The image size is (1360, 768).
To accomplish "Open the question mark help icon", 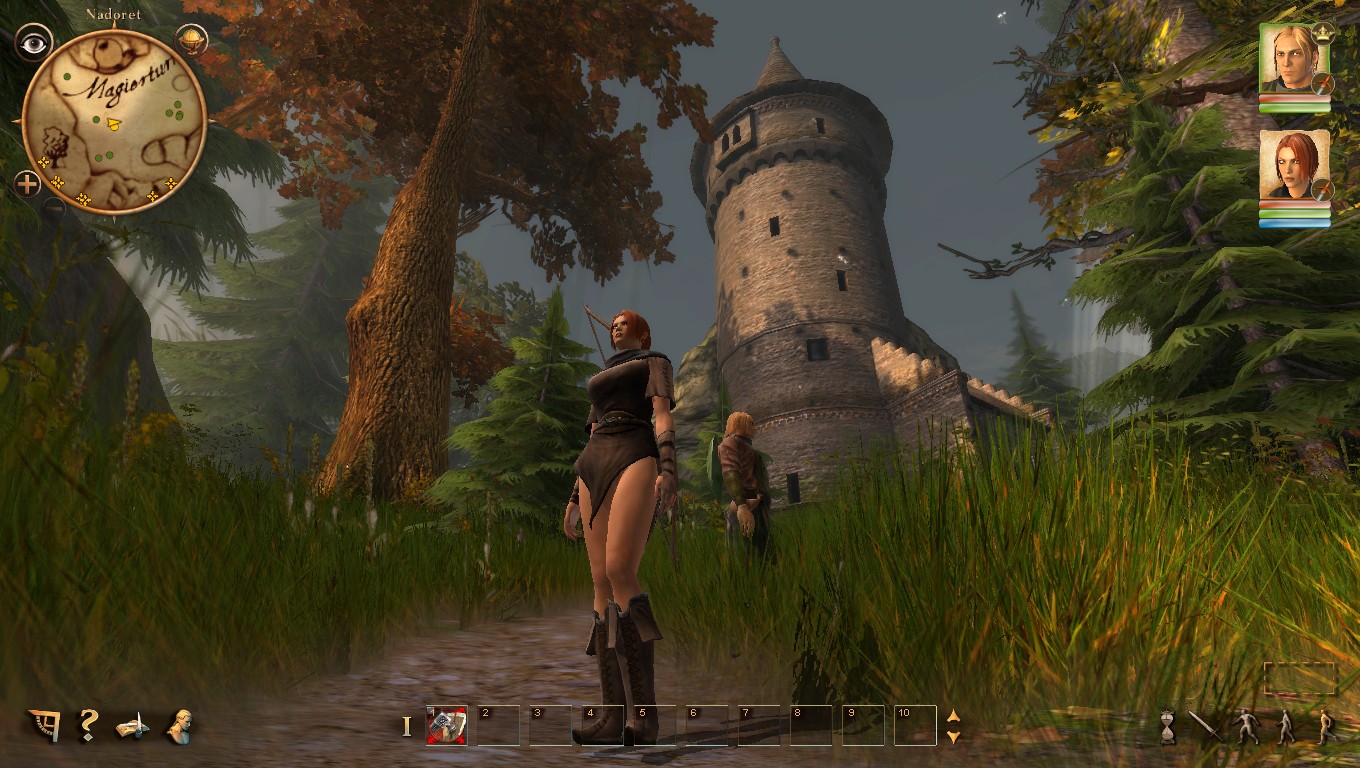I will click(89, 723).
